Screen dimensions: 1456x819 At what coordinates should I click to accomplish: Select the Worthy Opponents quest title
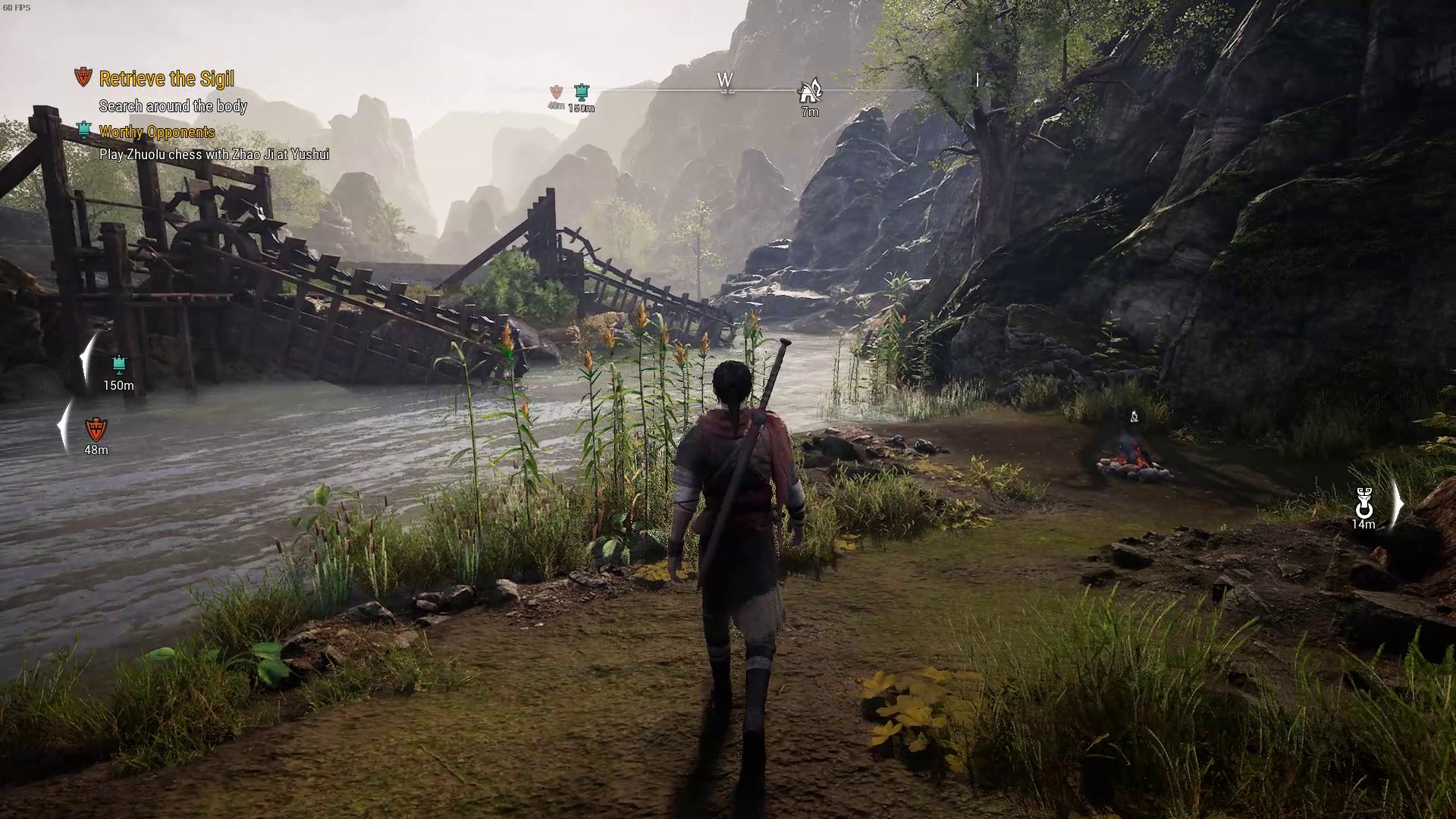(157, 132)
